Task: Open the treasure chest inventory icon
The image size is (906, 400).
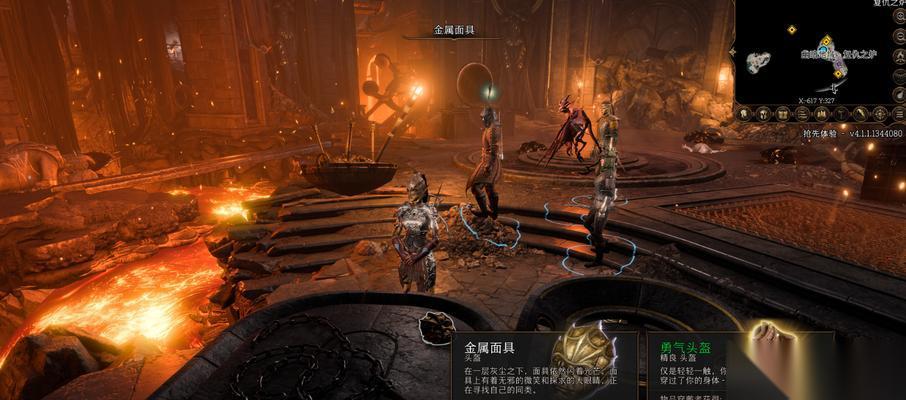Action: click(783, 114)
